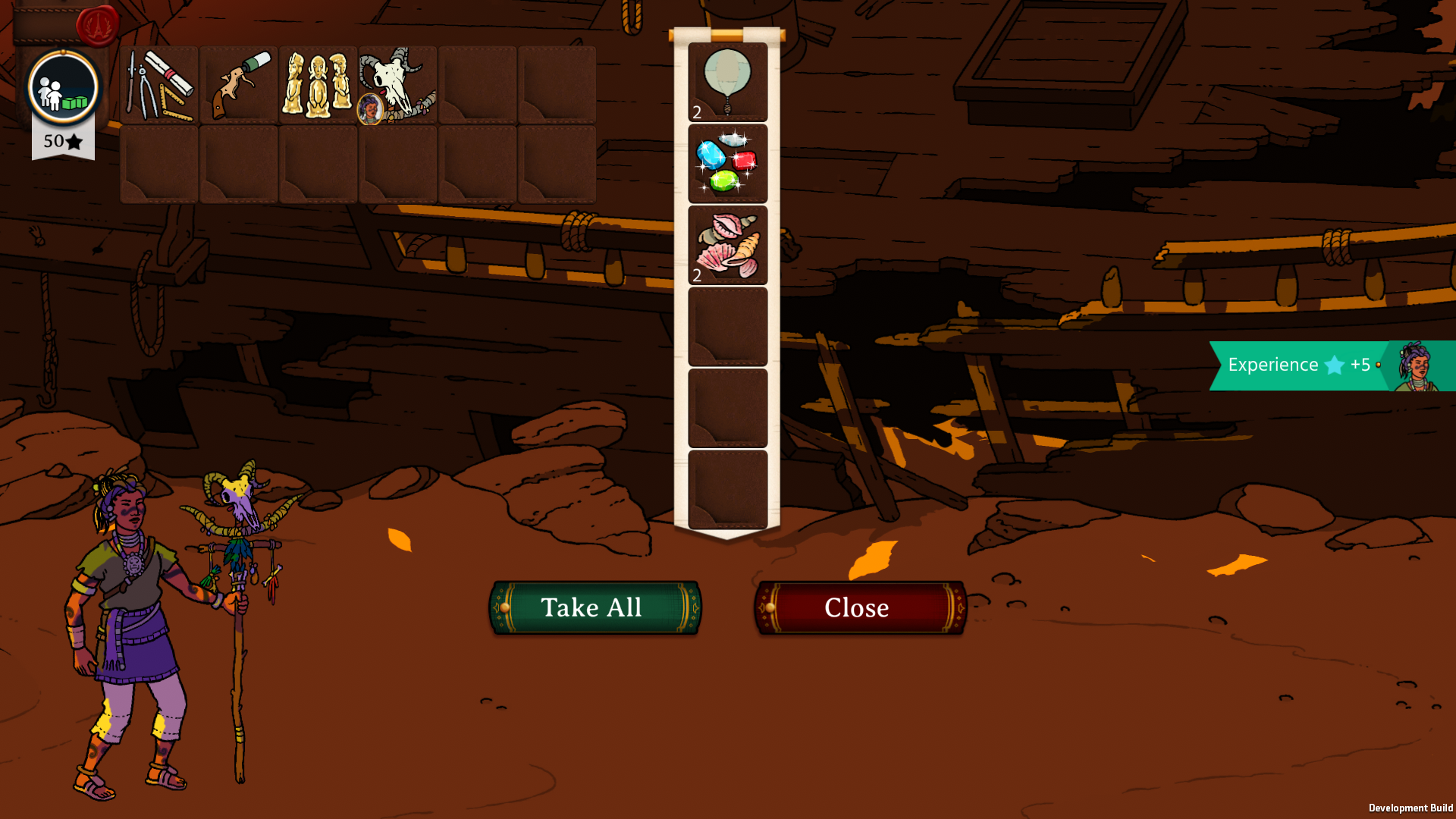The width and height of the screenshot is (1456, 819).
Task: Choose the horned animal skull slot
Action: point(398,85)
